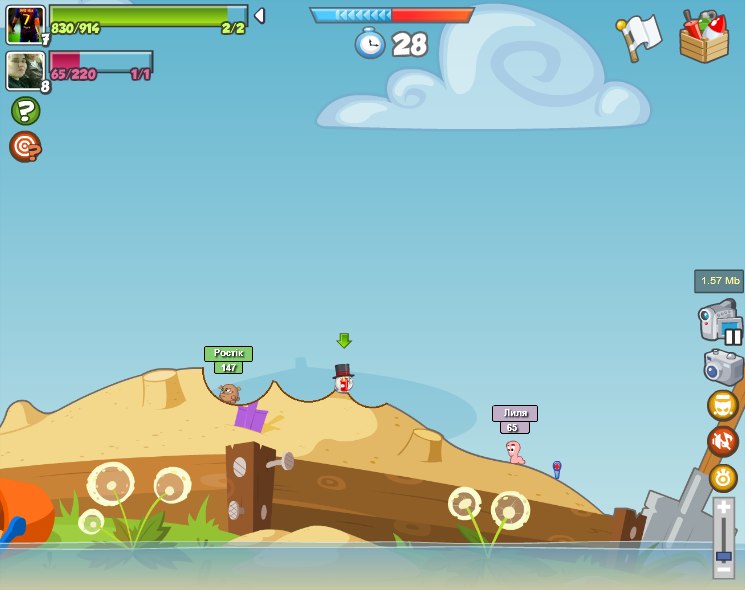Pause the video camera recording

tap(733, 336)
